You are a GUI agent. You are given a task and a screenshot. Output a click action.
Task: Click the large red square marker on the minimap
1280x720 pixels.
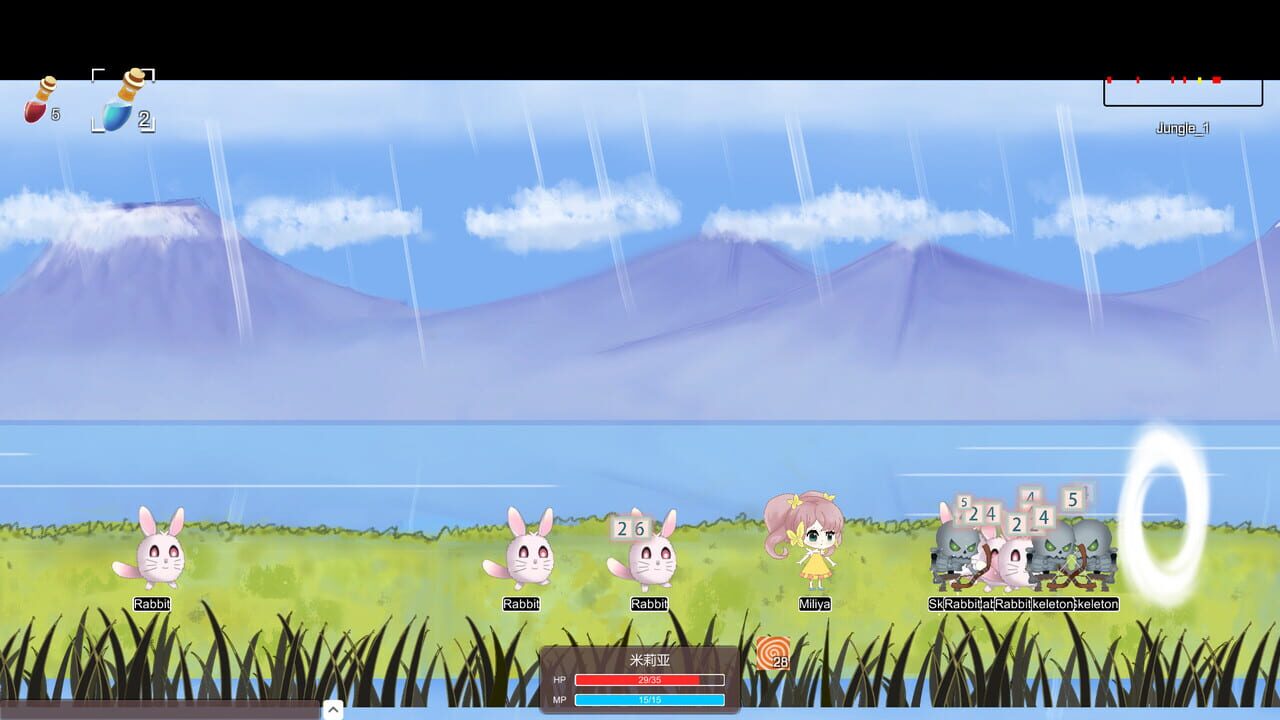(x=1216, y=80)
